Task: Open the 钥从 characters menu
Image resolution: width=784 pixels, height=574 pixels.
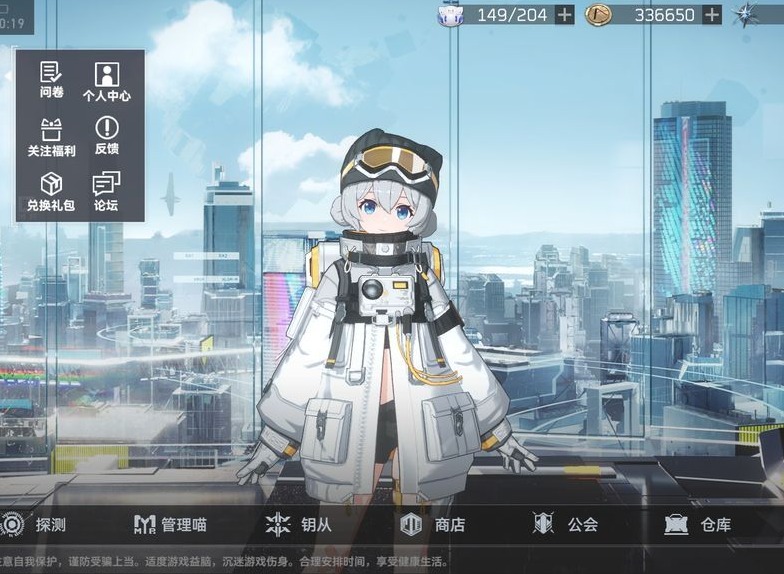Action: (298, 524)
